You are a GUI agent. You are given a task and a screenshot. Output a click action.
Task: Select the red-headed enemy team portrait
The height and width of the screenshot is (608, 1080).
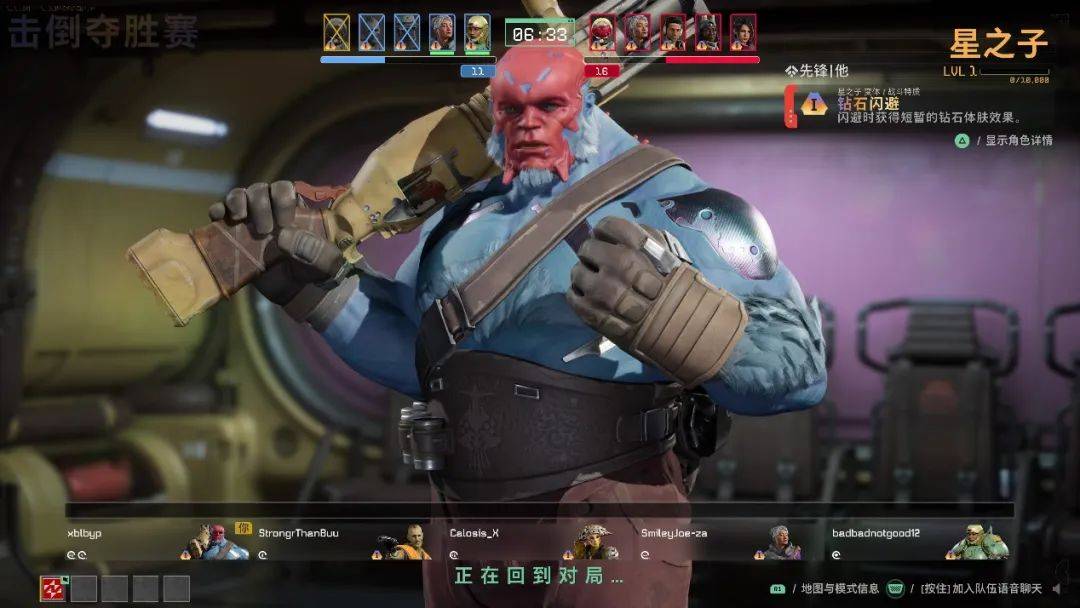[x=601, y=32]
